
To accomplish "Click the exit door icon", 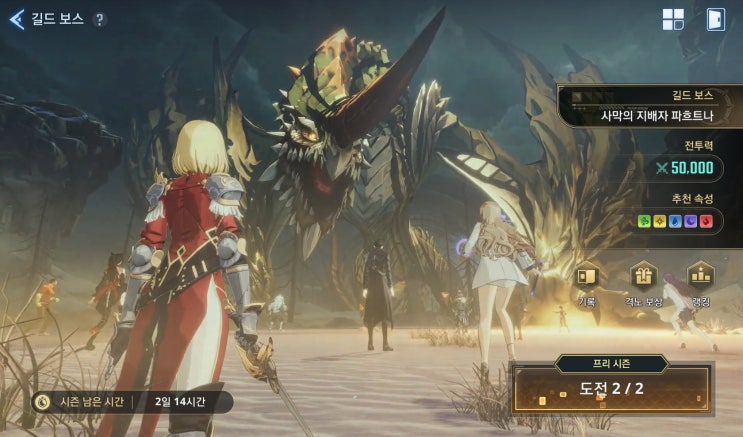I will tap(715, 20).
